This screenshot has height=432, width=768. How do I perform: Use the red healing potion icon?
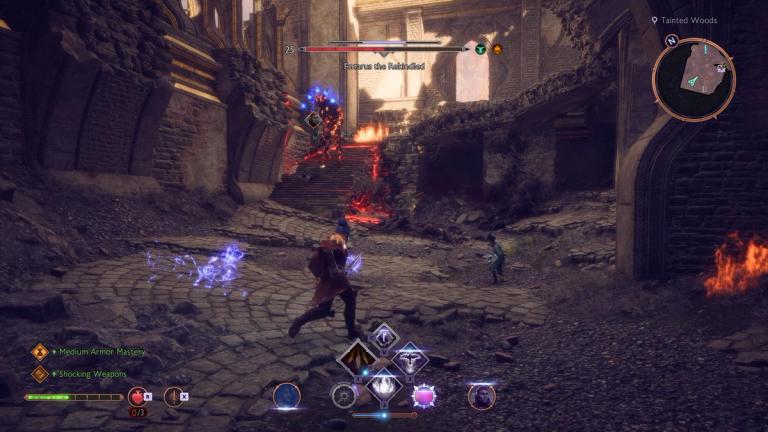137,396
